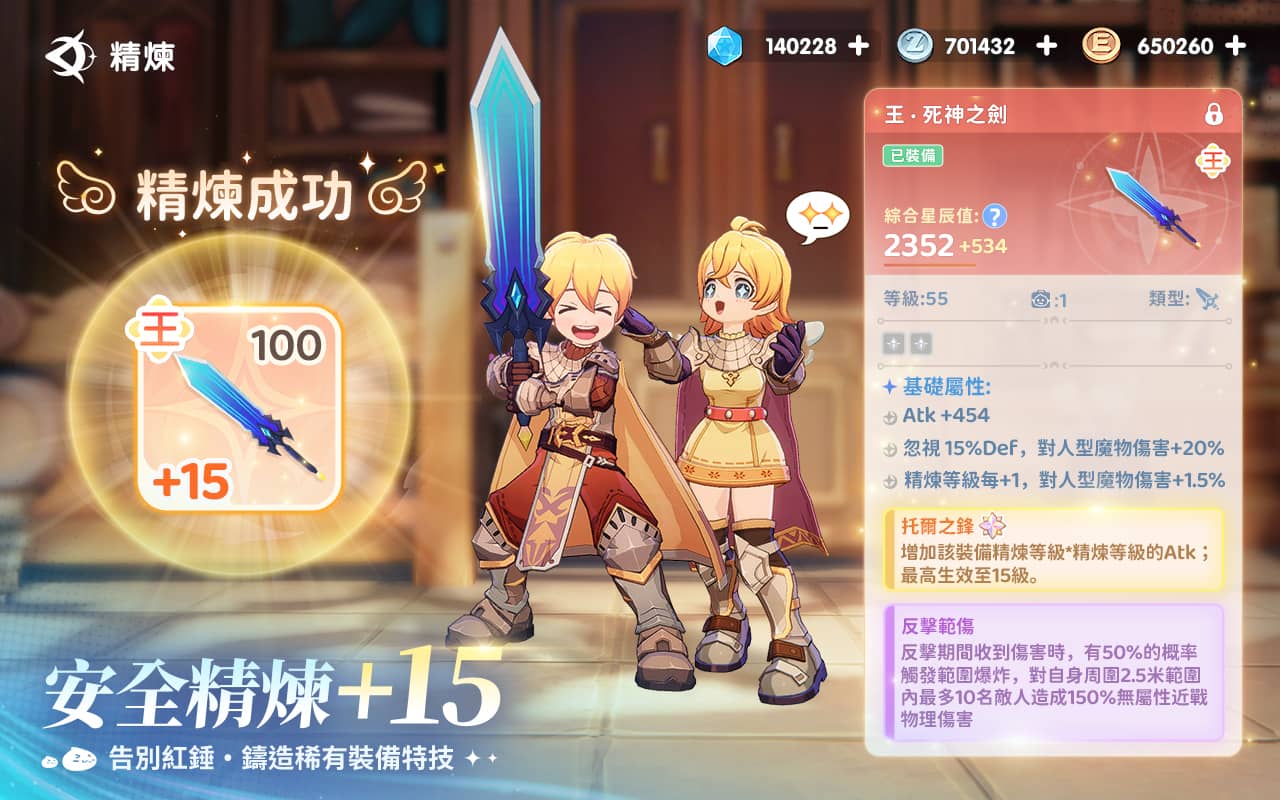Click the camera icon on the equipment panel
Screen dimensions: 1280x800
click(1041, 299)
